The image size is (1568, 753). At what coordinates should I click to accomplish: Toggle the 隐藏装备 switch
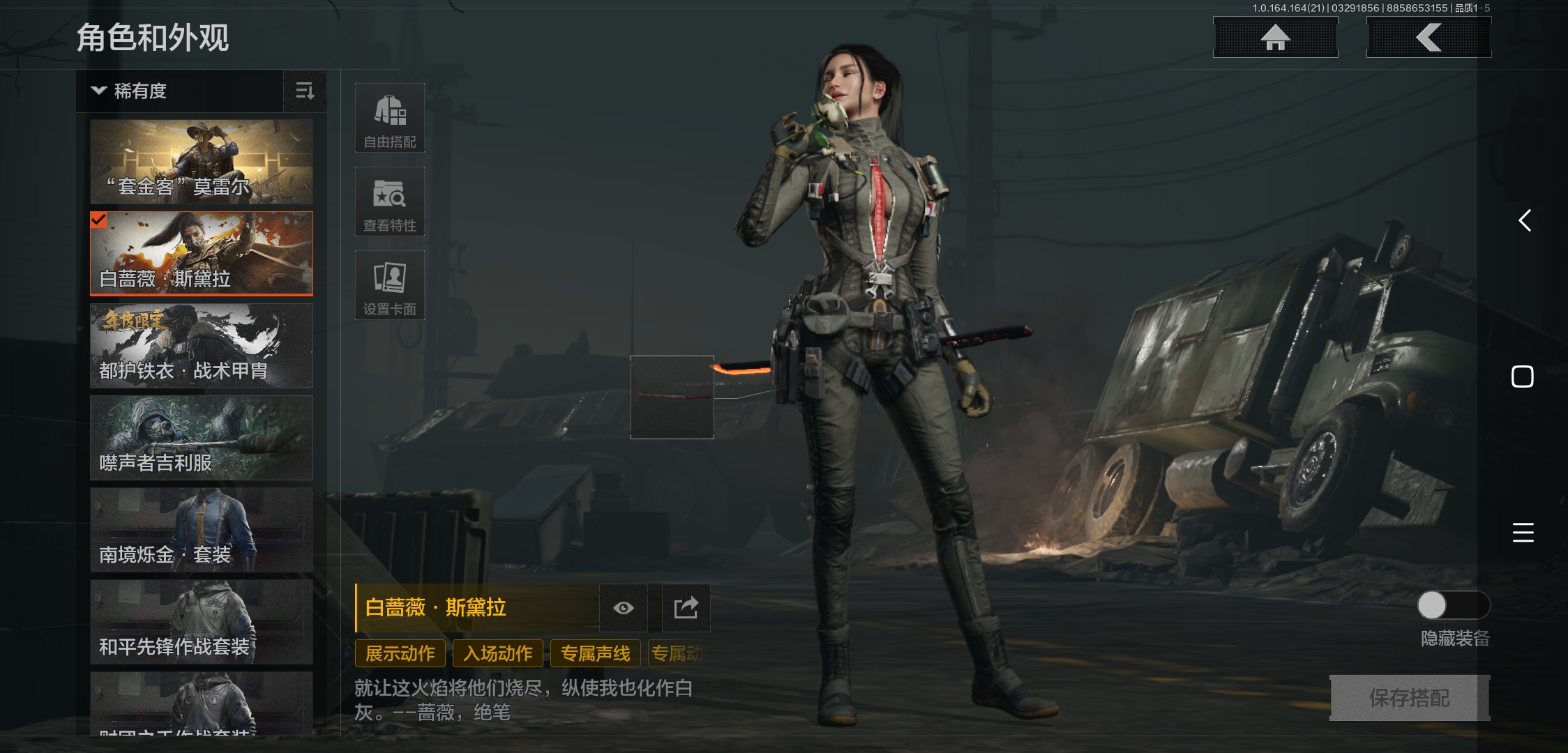(1454, 605)
